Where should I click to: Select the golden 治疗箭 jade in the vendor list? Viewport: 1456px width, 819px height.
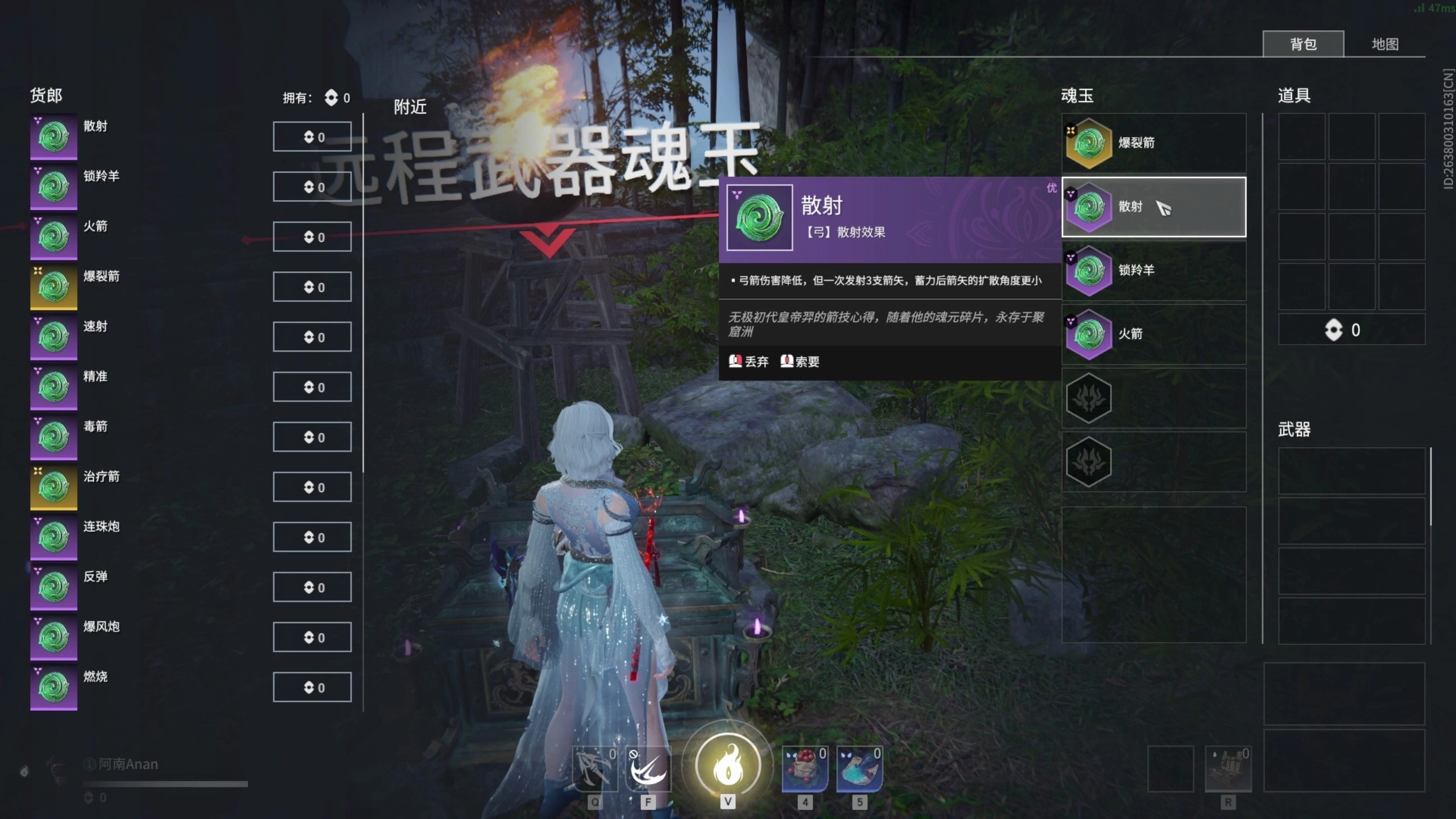tap(54, 486)
